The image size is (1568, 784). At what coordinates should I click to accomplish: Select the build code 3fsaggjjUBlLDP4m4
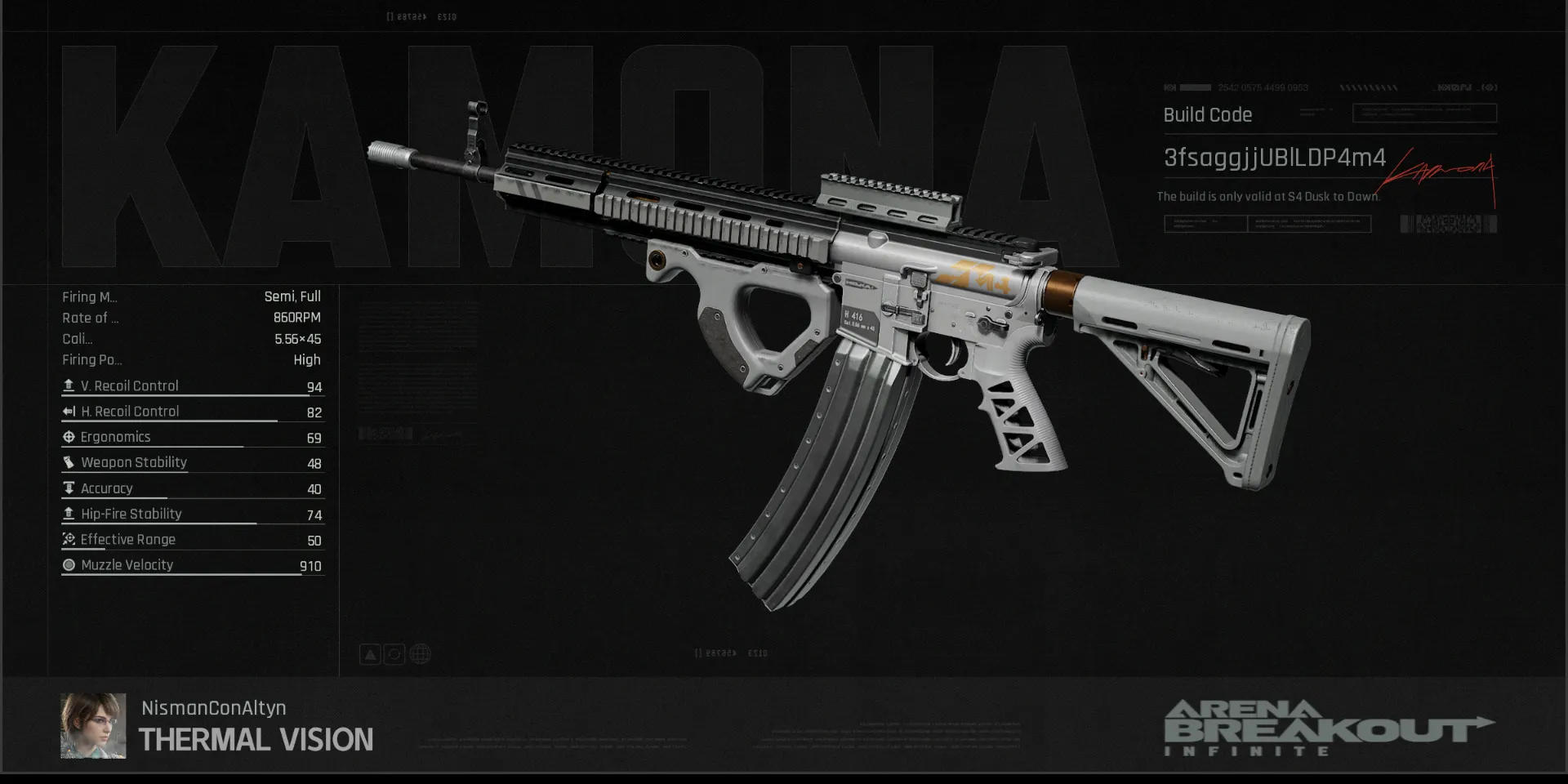[x=1274, y=158]
